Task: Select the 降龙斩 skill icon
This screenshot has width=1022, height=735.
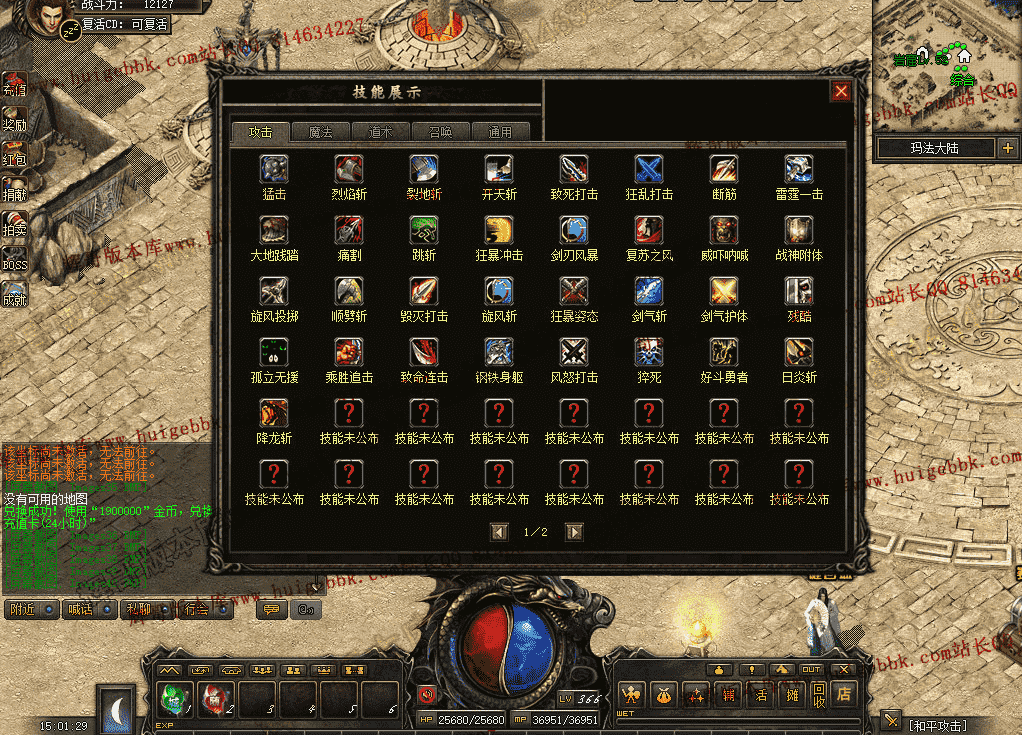Action: click(x=274, y=413)
